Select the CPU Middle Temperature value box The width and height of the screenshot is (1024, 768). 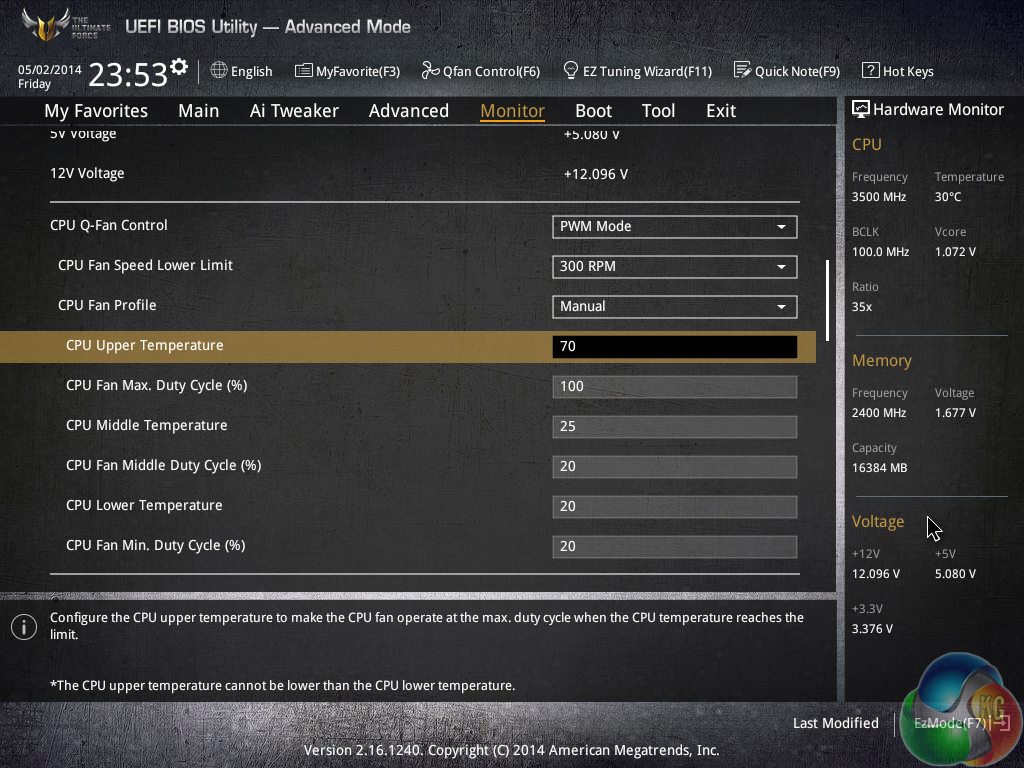(x=674, y=427)
